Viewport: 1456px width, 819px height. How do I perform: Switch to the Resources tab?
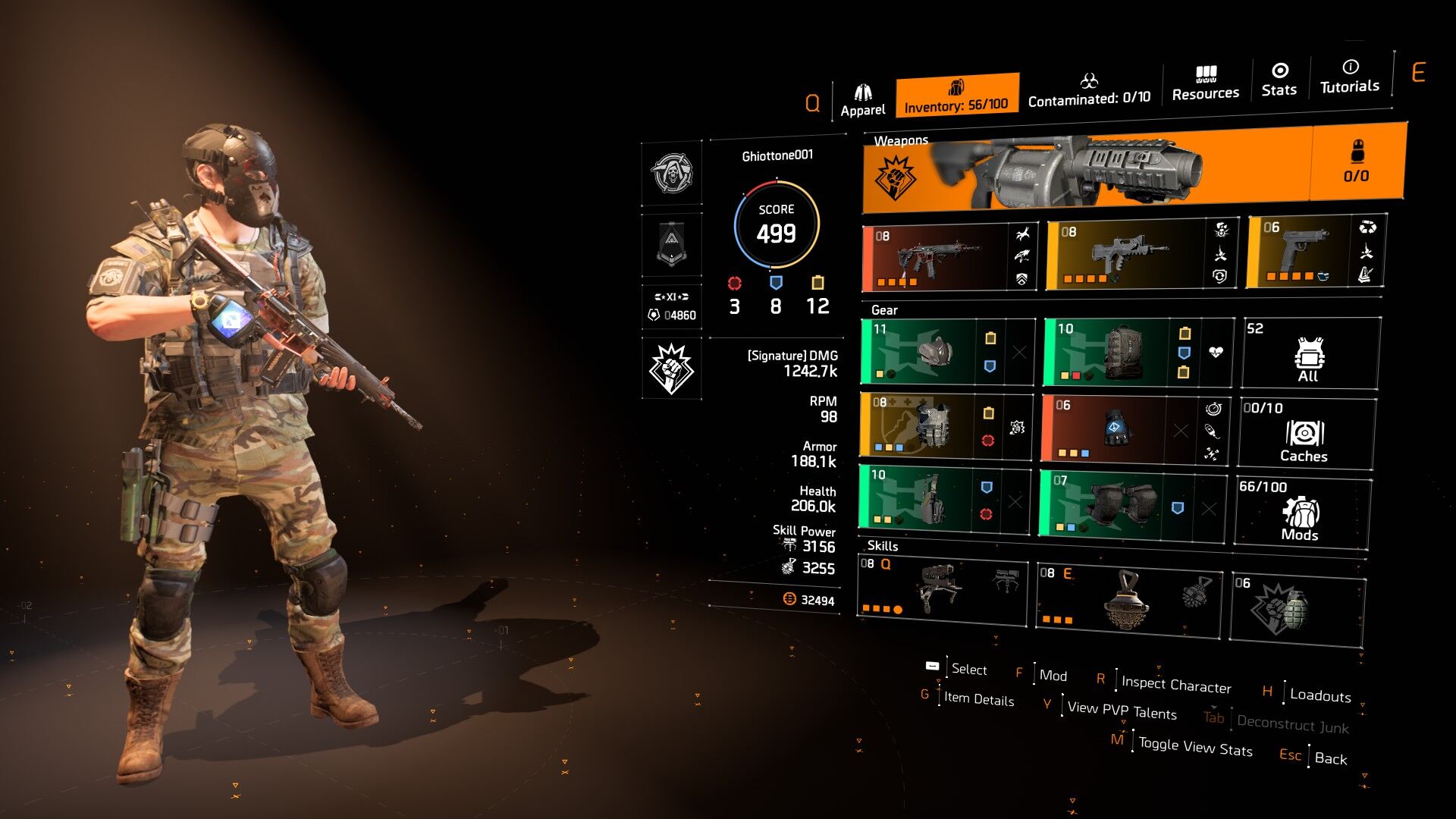(x=1205, y=83)
